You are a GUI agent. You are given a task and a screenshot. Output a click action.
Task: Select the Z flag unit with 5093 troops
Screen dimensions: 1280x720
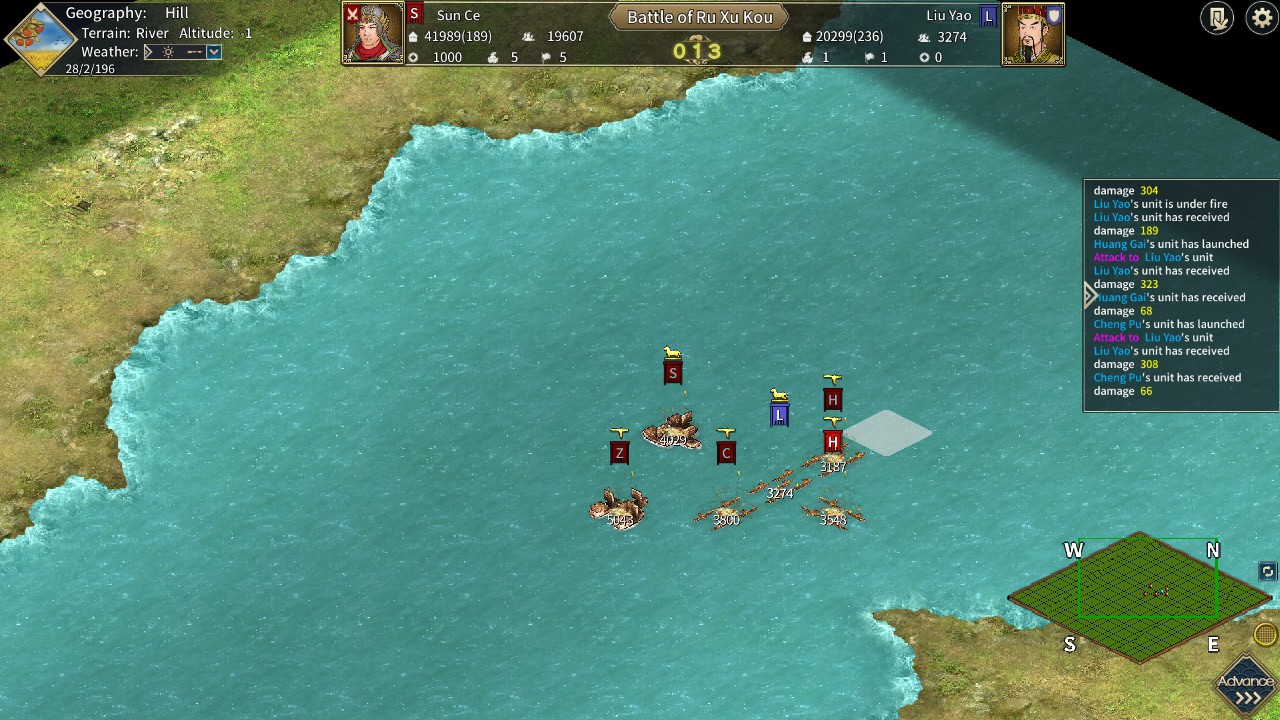click(619, 508)
